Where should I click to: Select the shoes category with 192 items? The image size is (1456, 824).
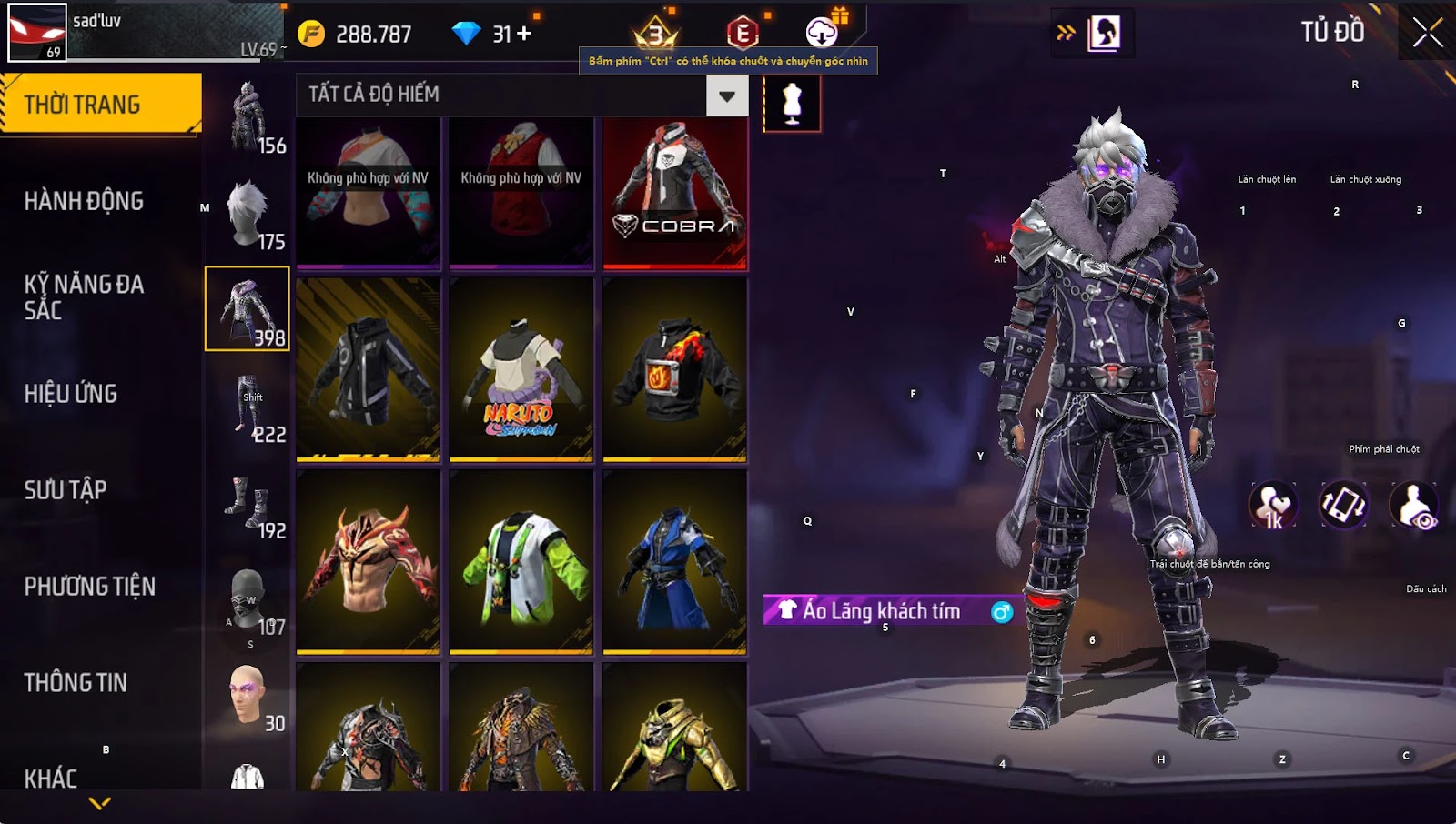pyautogui.click(x=248, y=503)
